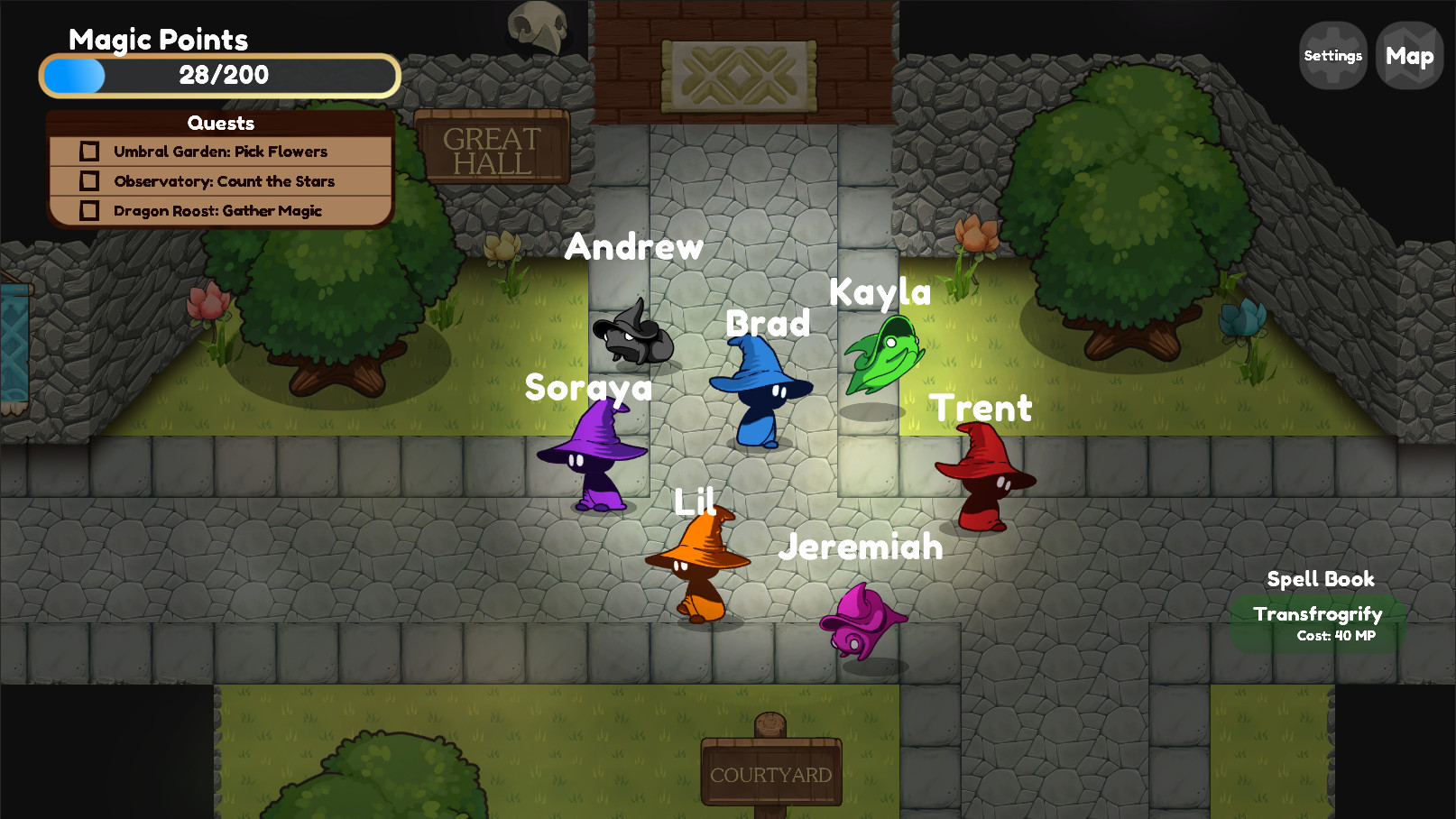Viewport: 1456px width, 819px height.
Task: Click the Magic Points progress bar
Action: 219,76
